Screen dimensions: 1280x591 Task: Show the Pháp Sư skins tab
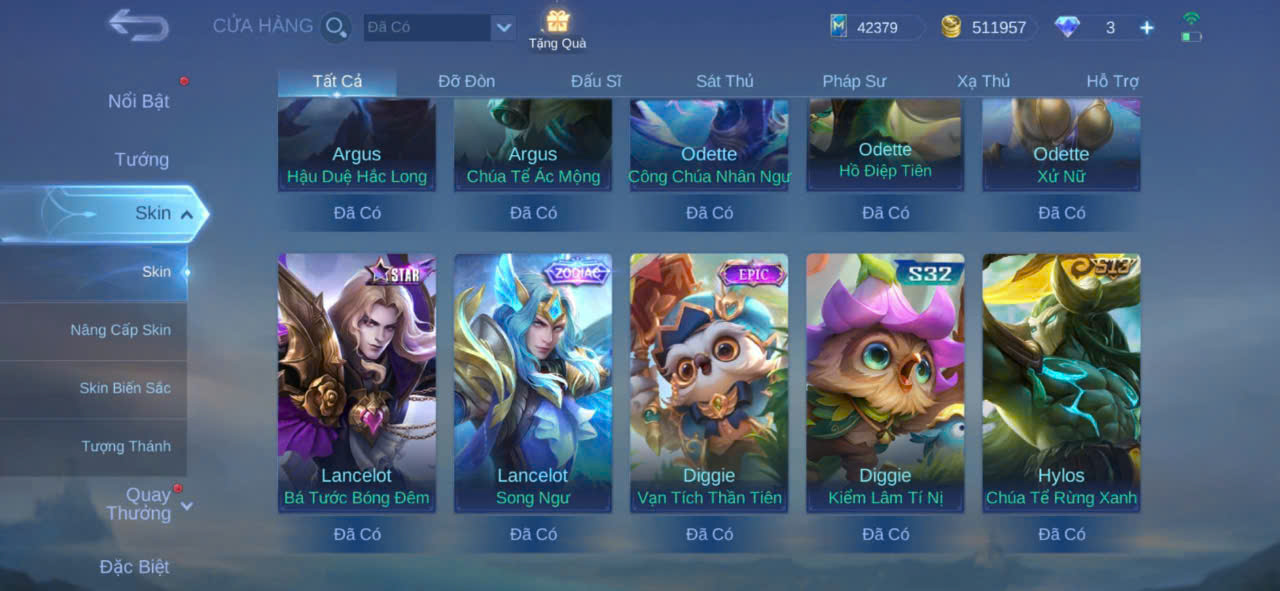[854, 81]
